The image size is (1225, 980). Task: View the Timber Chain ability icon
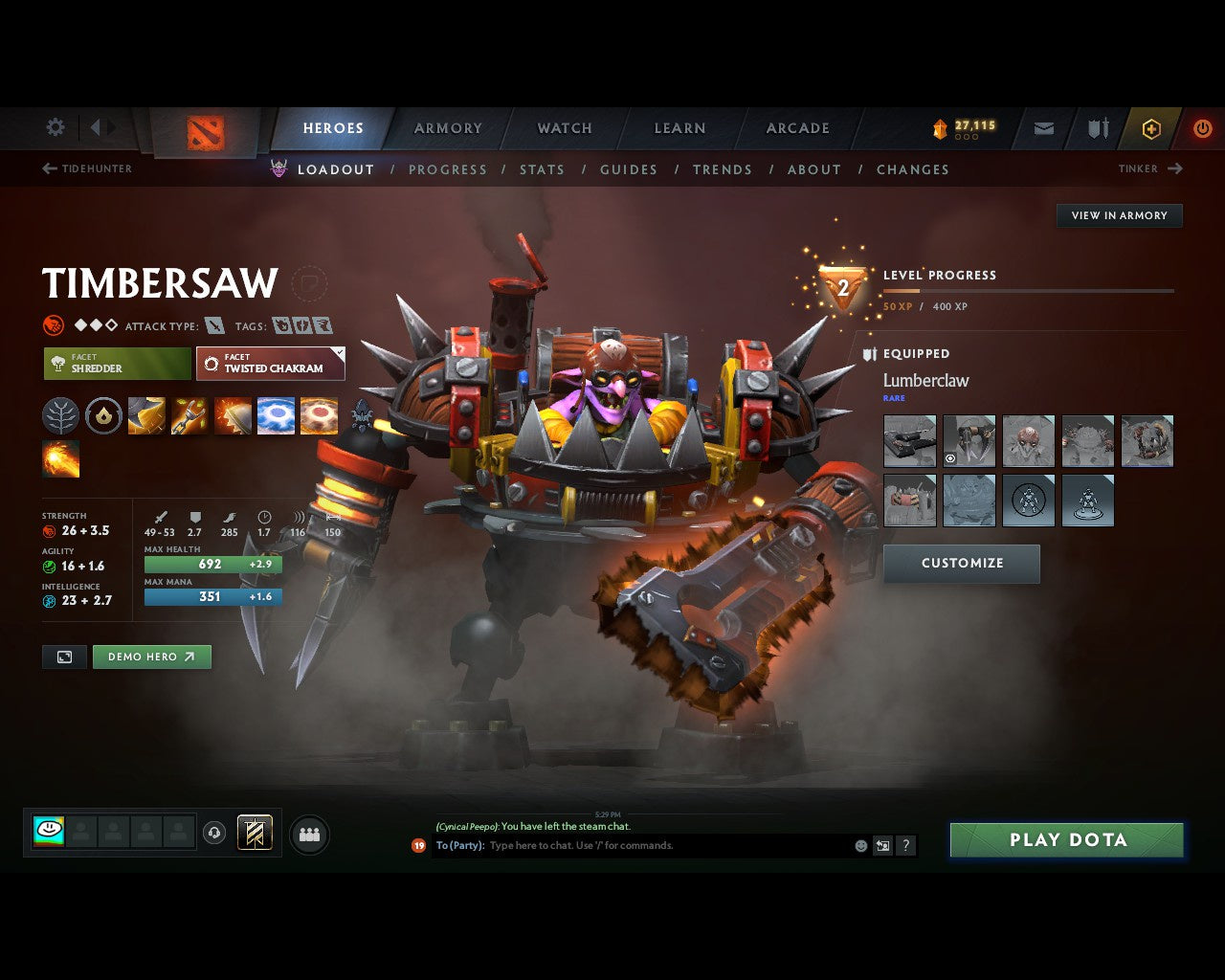point(189,415)
